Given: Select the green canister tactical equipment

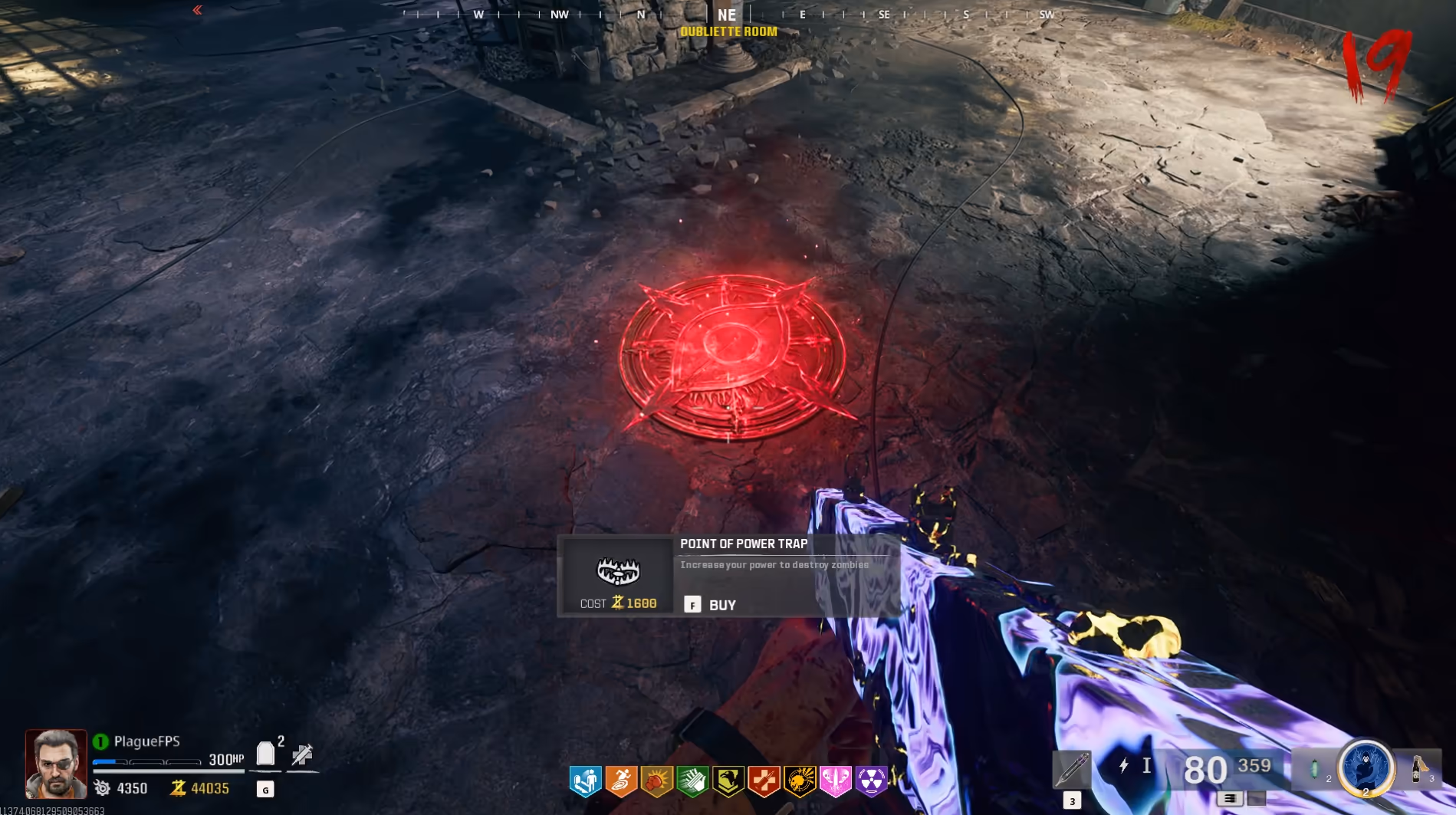Looking at the screenshot, I should point(1316,768).
